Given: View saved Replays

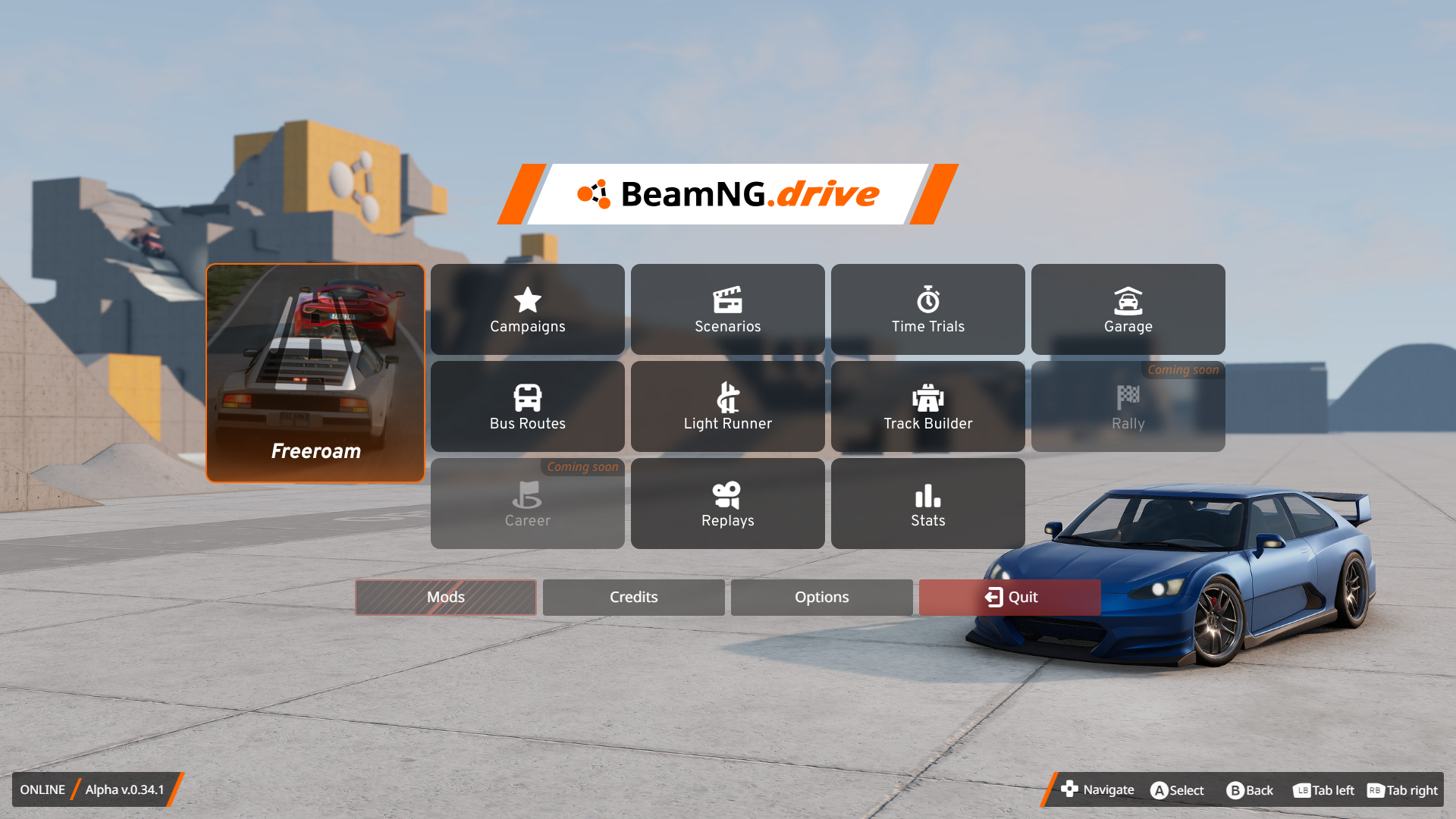Looking at the screenshot, I should (728, 504).
